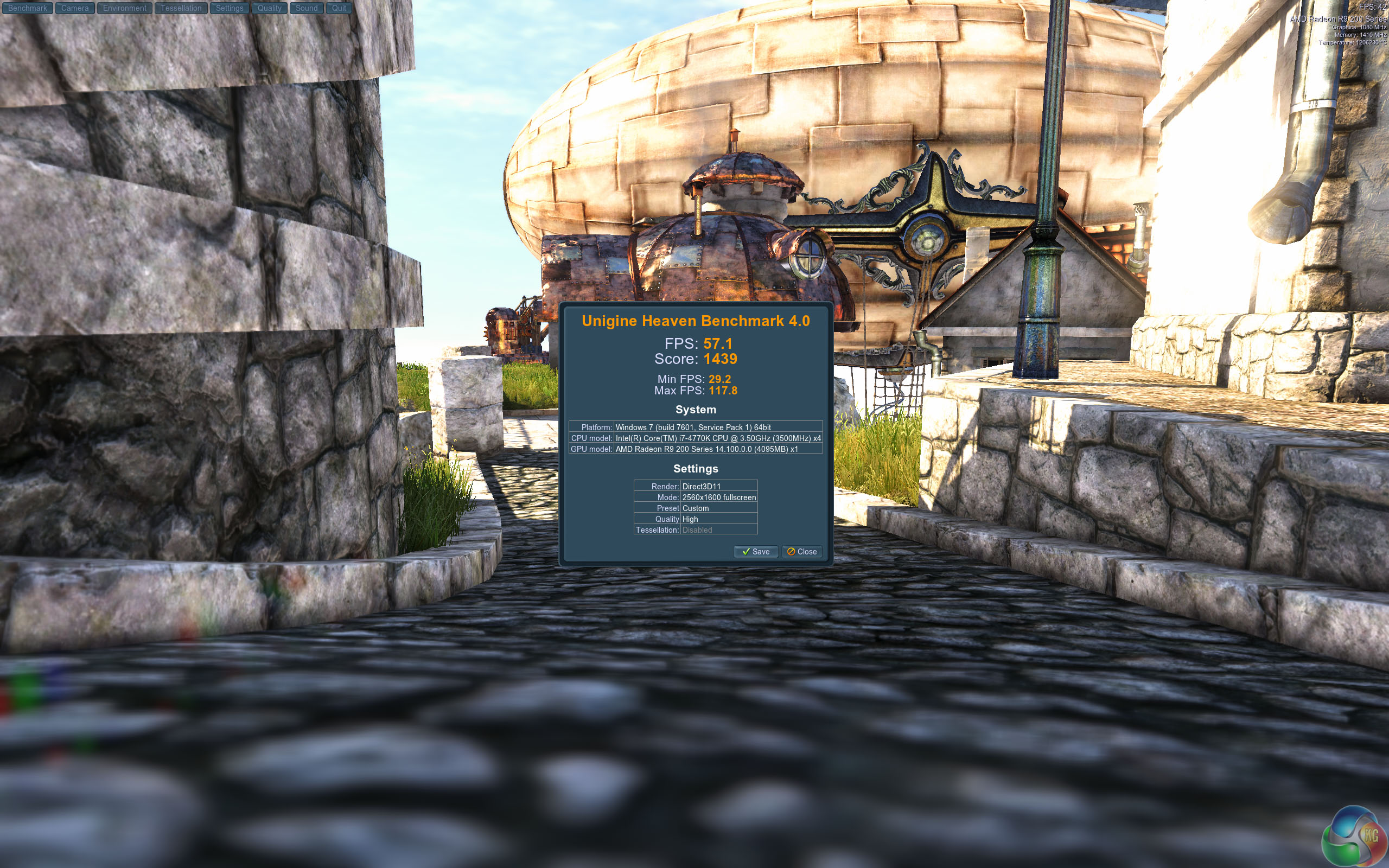
Task: Click the Camera toolbar button
Action: click(75, 8)
